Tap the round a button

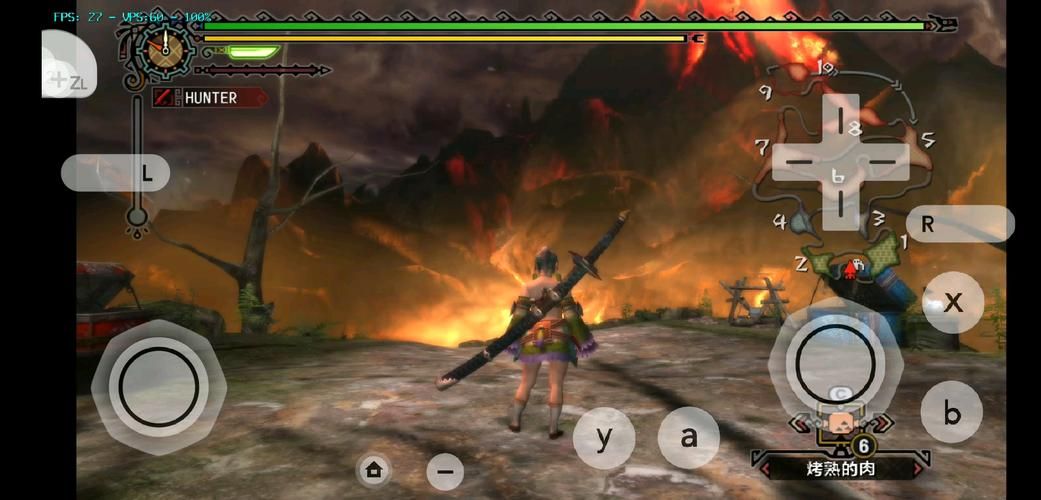coord(688,437)
